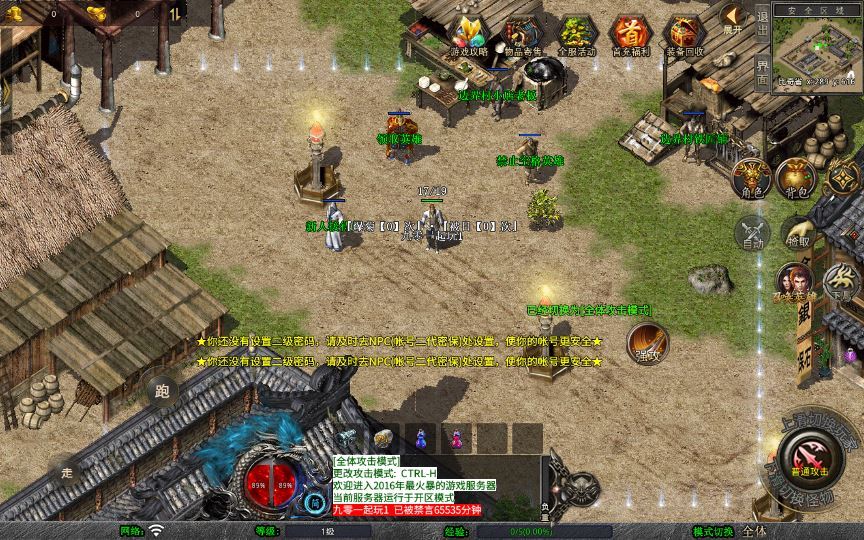This screenshot has width=864, height=540.
Task: Activate the 强攻 strong attack skill
Action: point(647,343)
